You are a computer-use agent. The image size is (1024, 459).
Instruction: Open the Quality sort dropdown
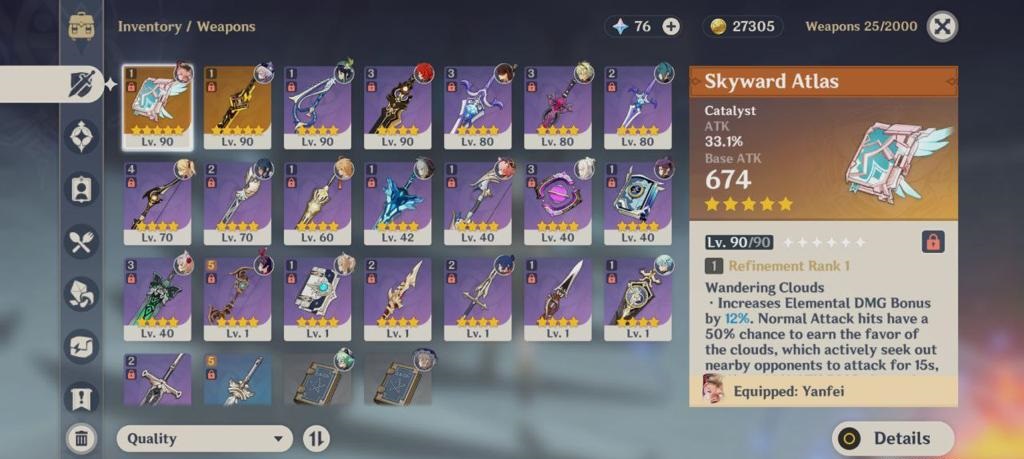pos(205,438)
